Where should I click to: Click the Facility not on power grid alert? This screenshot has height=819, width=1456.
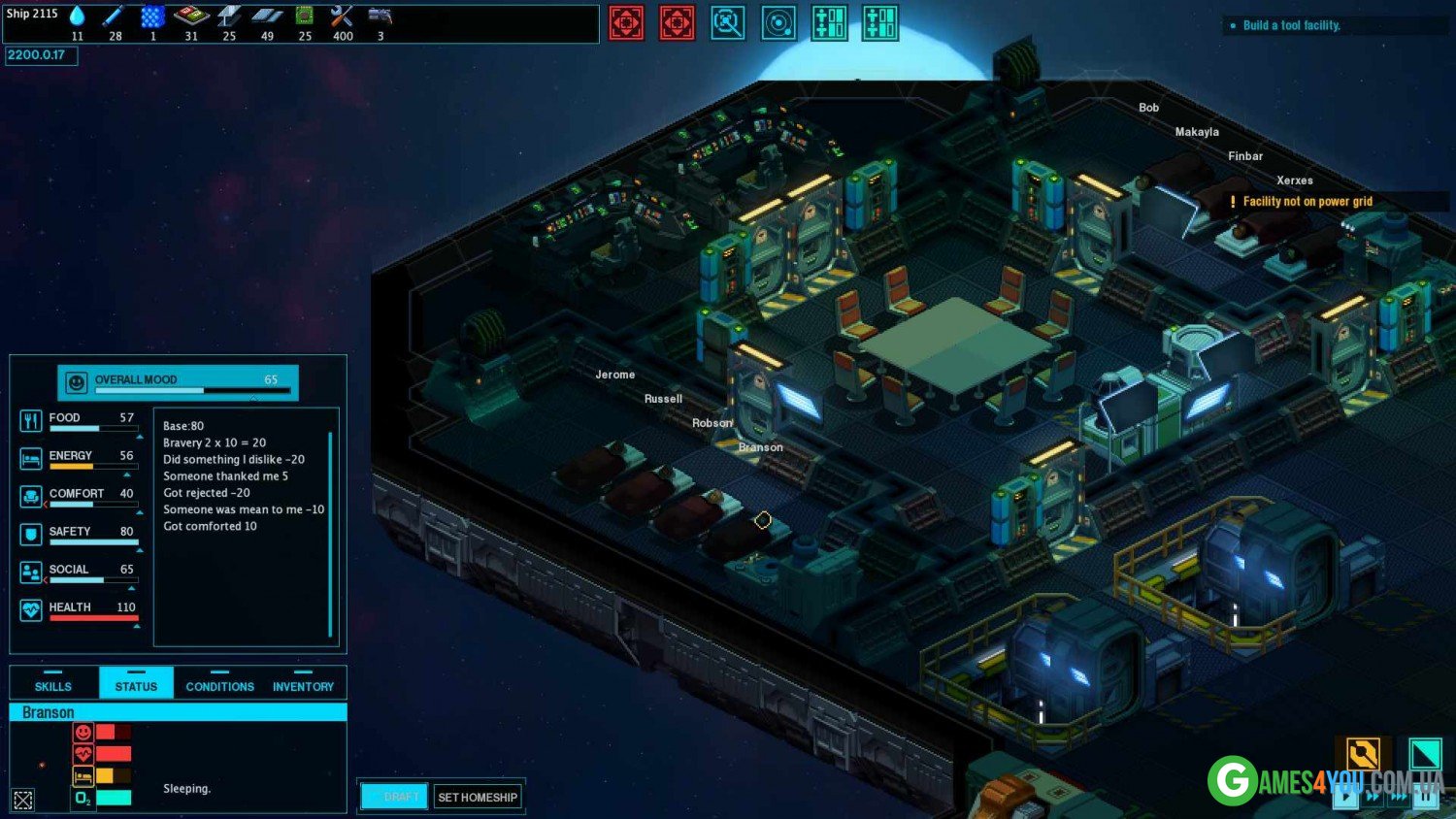pyautogui.click(x=1307, y=202)
